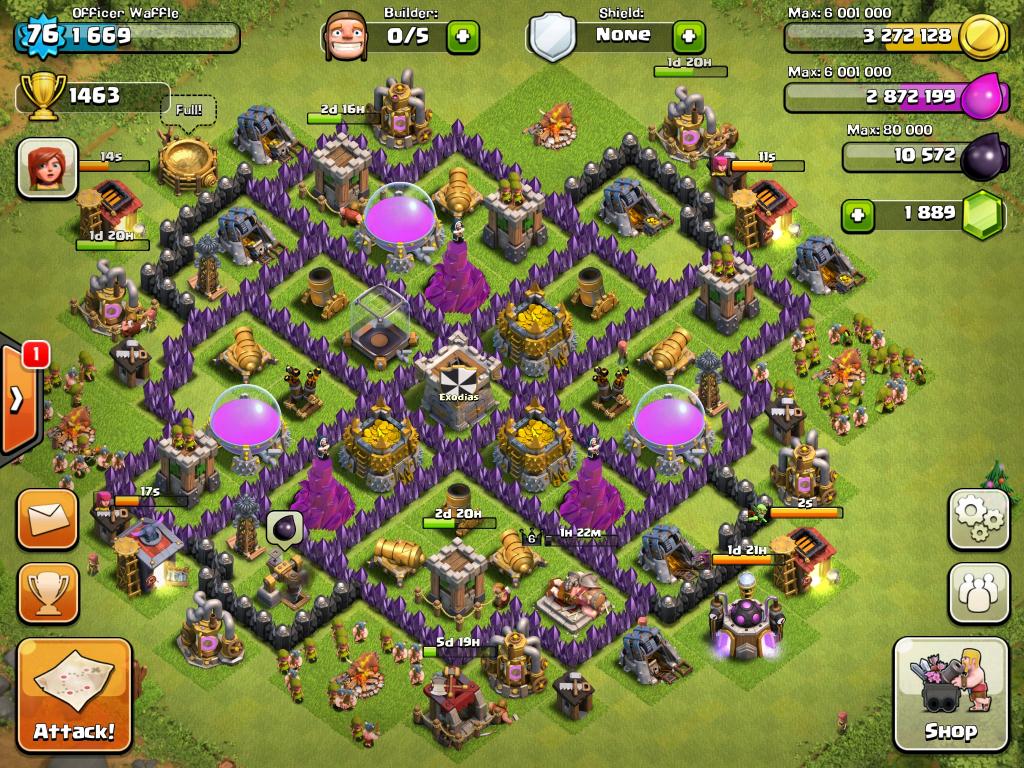
Task: Show the trophy leaderboard button
Action: coord(47,592)
